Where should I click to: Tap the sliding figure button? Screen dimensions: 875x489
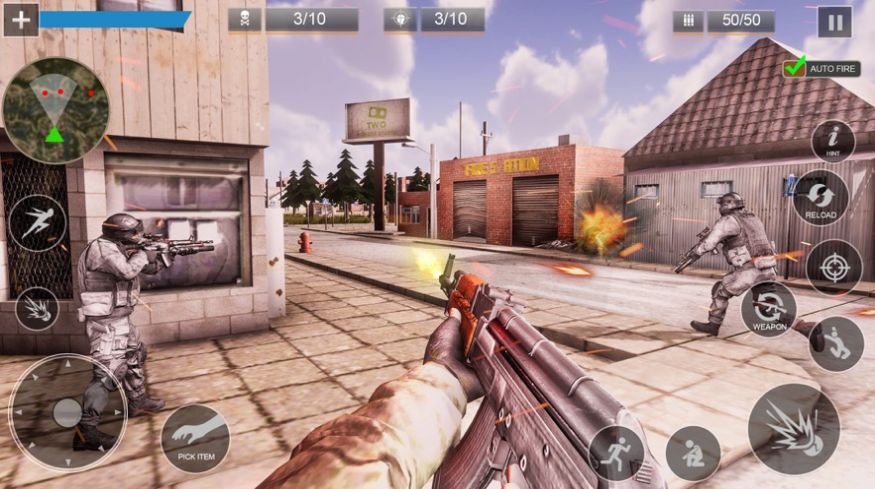(x=835, y=343)
